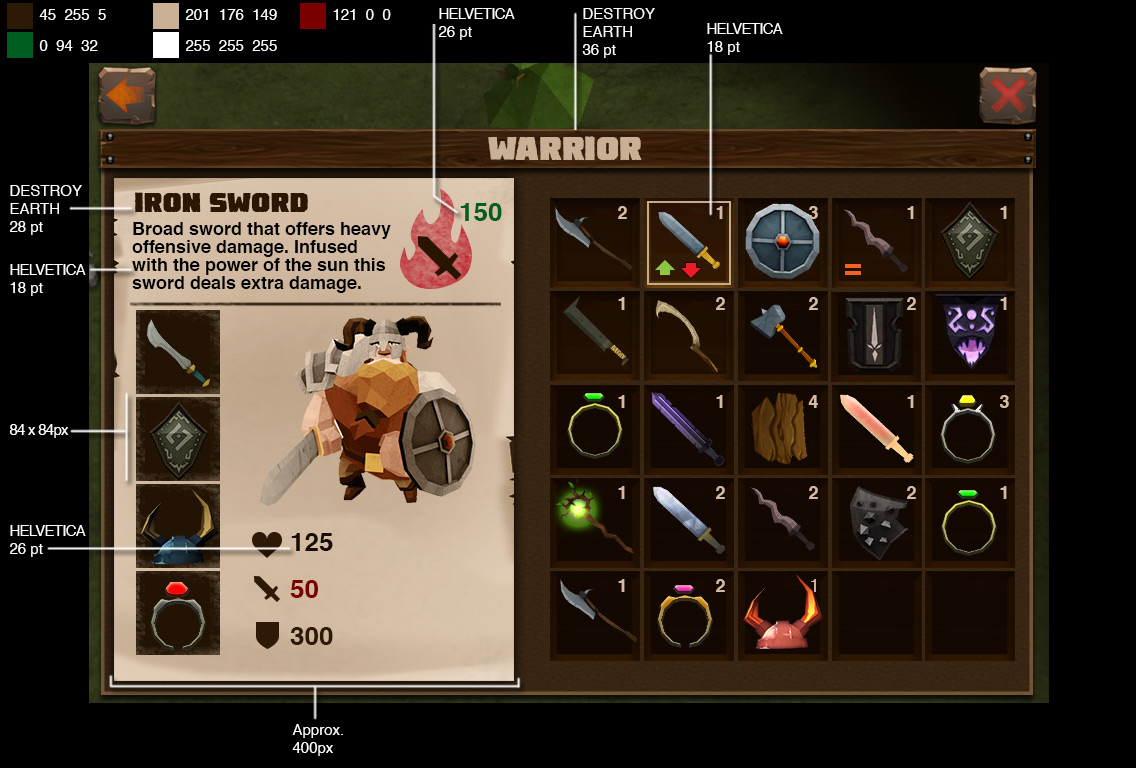Click the scythe in the inventory
1136x768 pixels.
click(689, 336)
